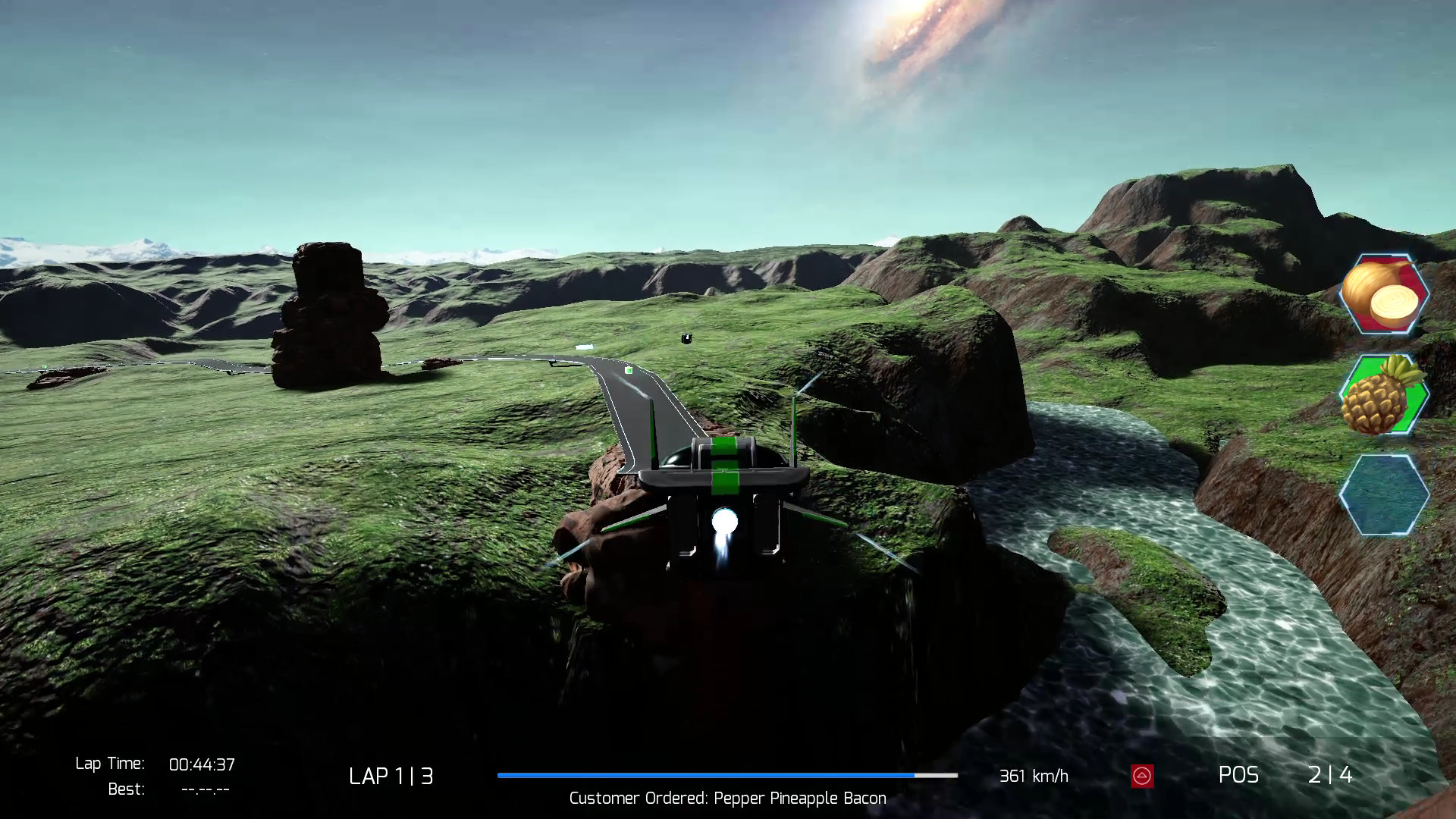1456x819 pixels.
Task: Click the red eject warning icon
Action: coord(1144,776)
